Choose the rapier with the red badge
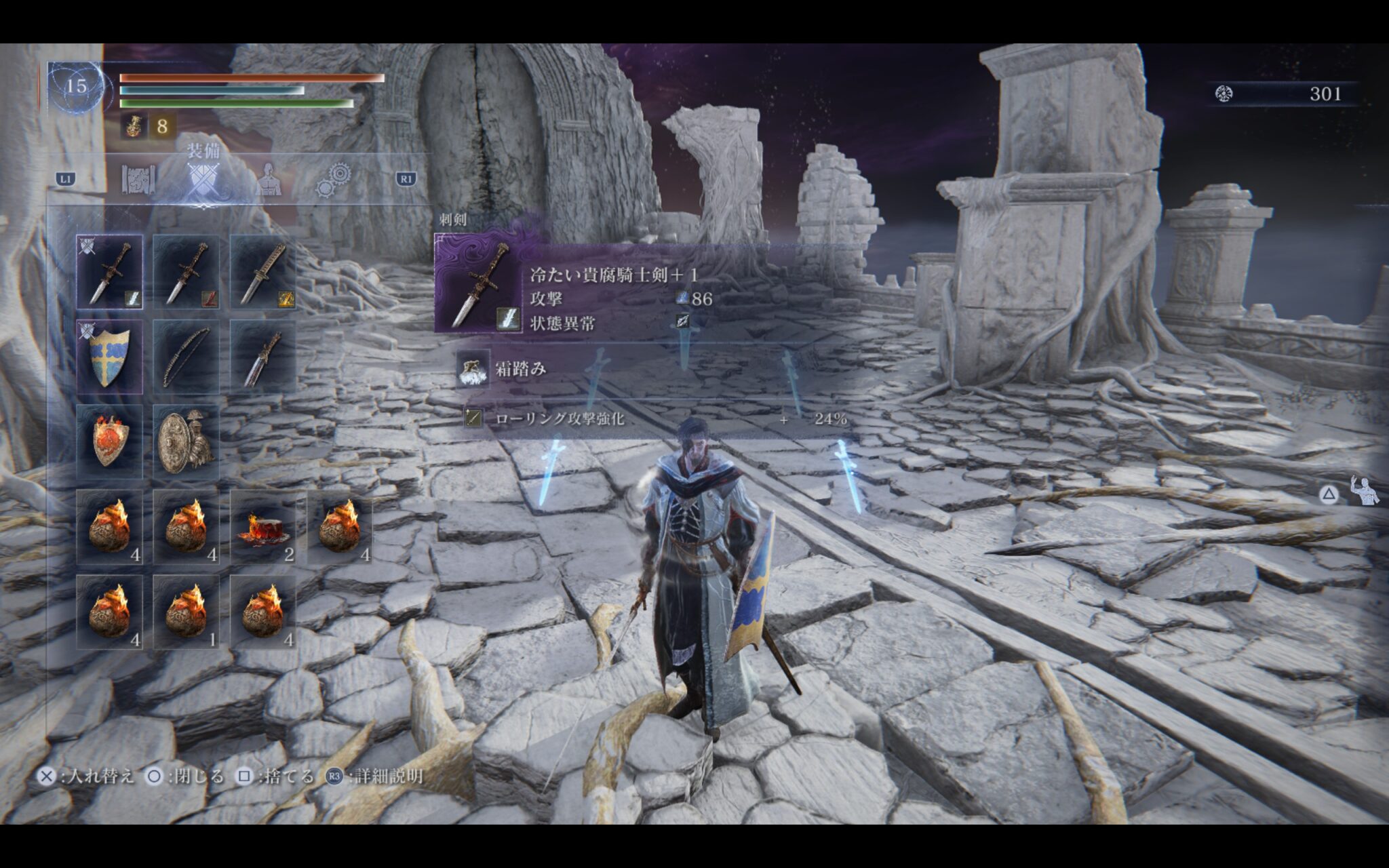 [187, 273]
